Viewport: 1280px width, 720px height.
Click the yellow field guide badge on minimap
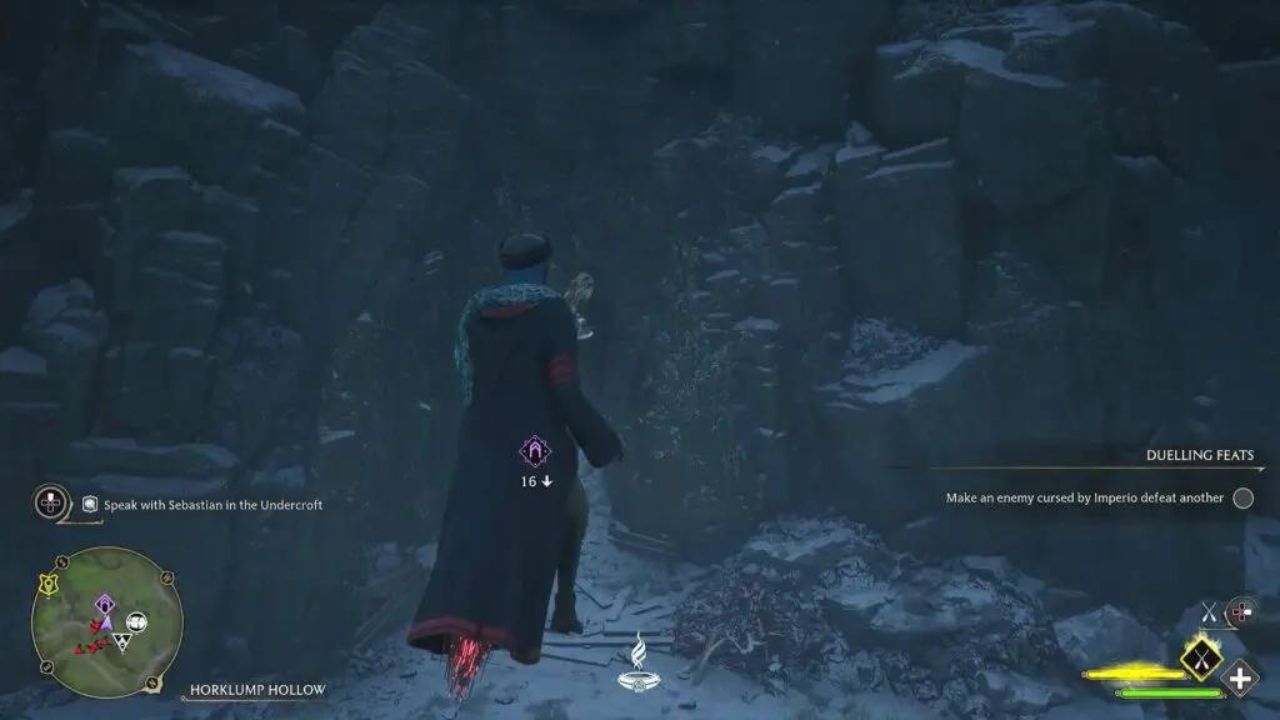pos(47,583)
